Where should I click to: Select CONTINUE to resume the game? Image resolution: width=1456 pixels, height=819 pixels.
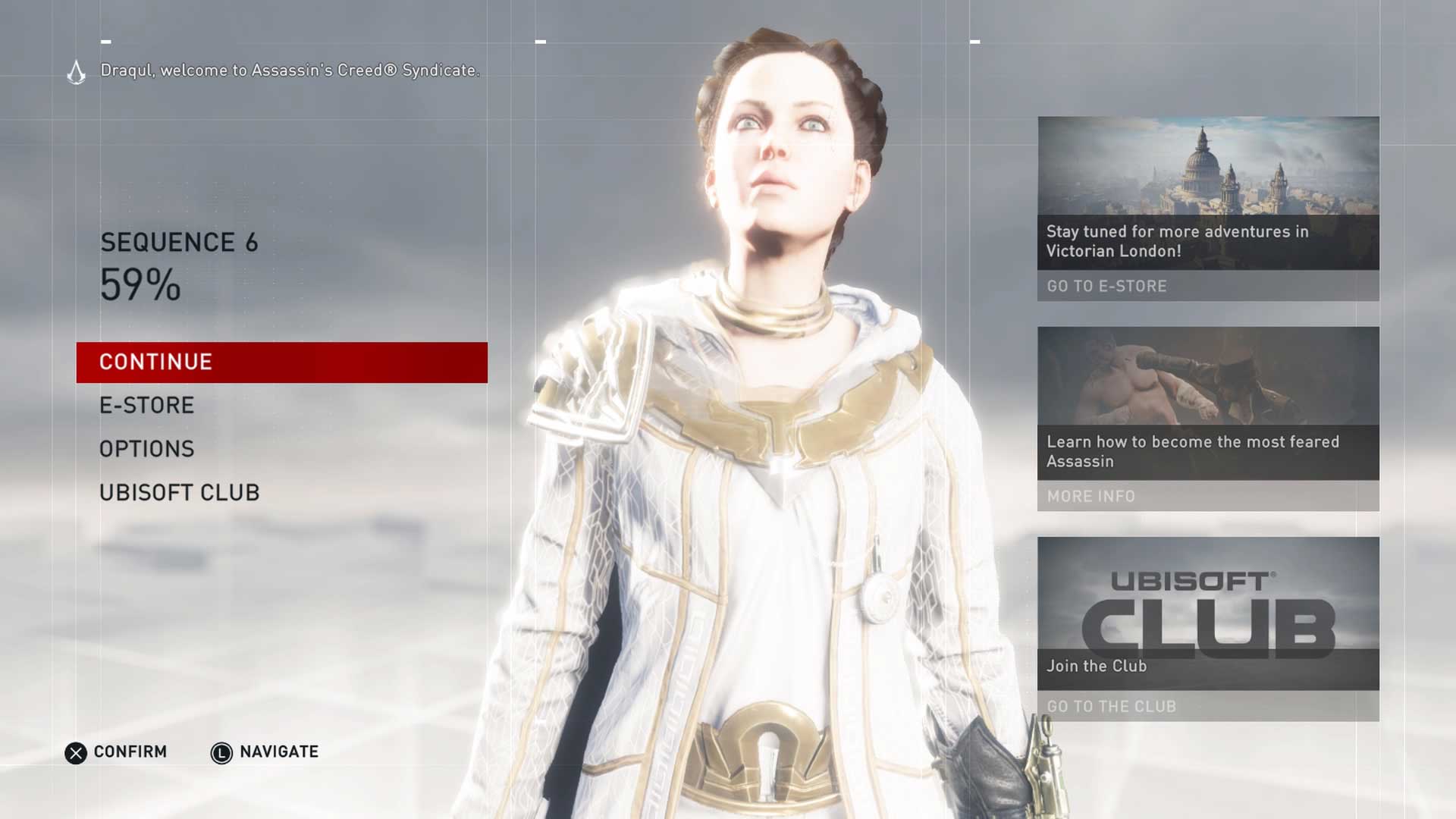tap(281, 362)
